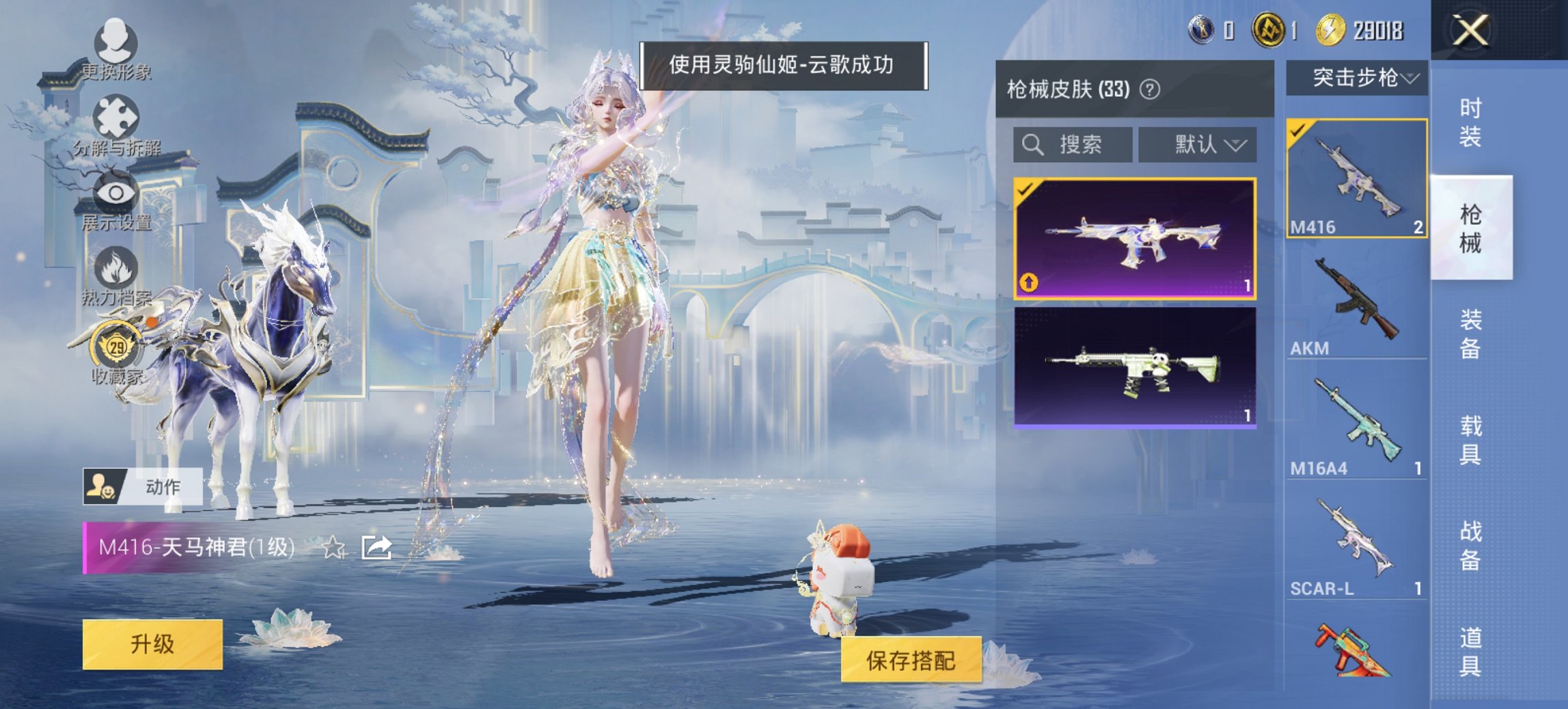
Task: Open the 更换形象 character appearance panel
Action: pos(116,48)
